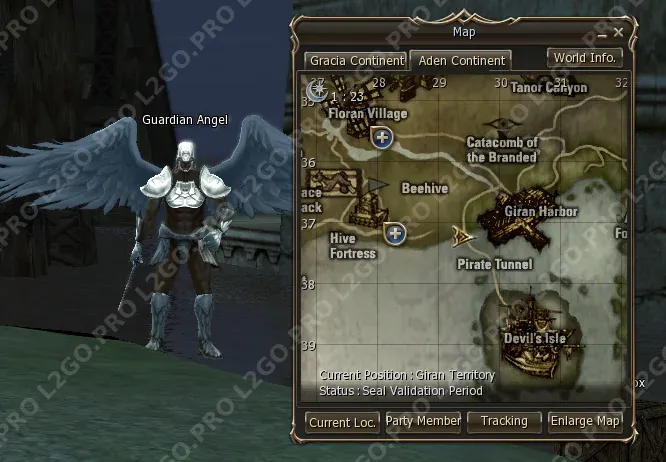Enlarge the map view

click(x=585, y=422)
